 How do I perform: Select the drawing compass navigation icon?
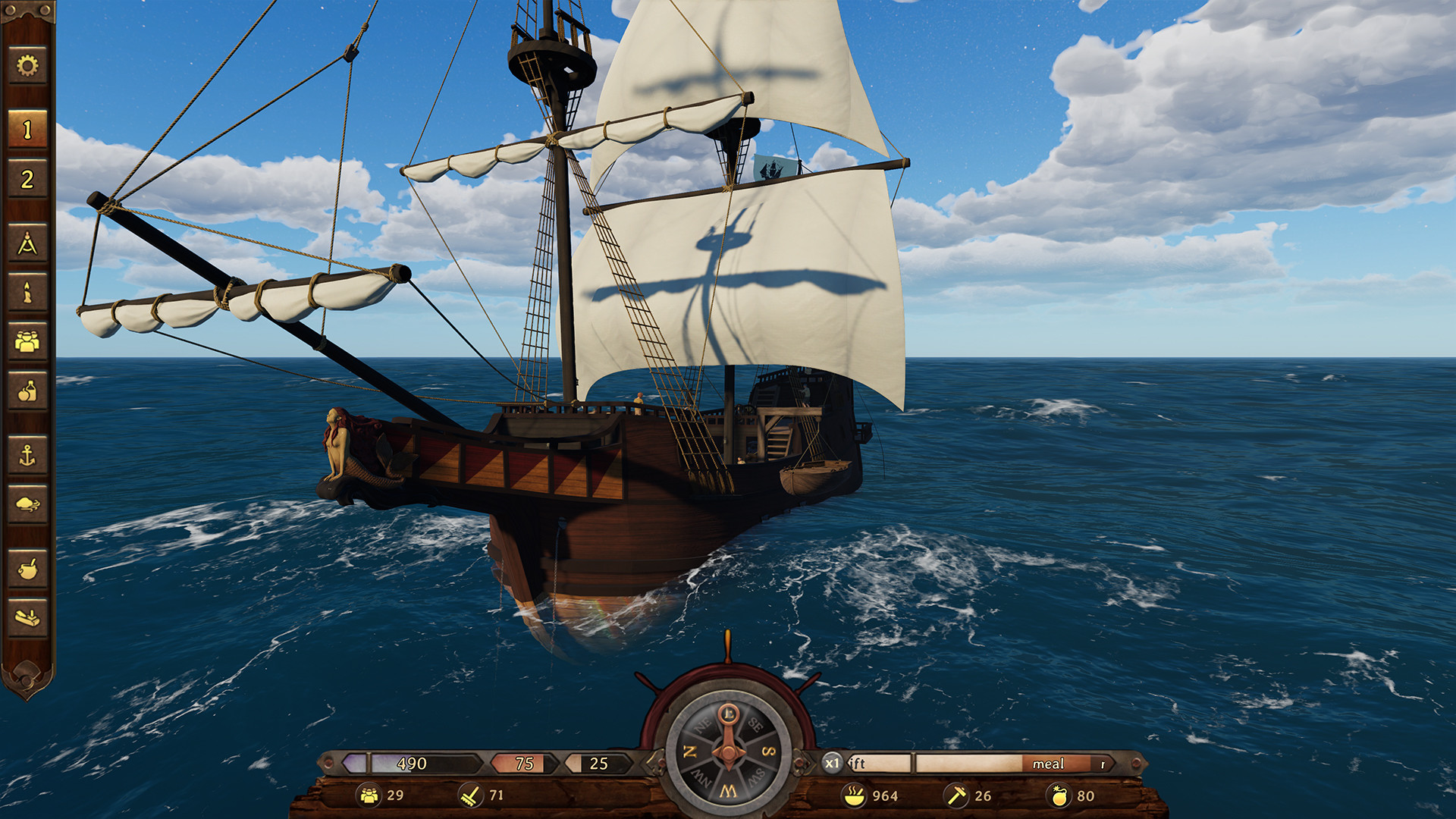tap(27, 243)
